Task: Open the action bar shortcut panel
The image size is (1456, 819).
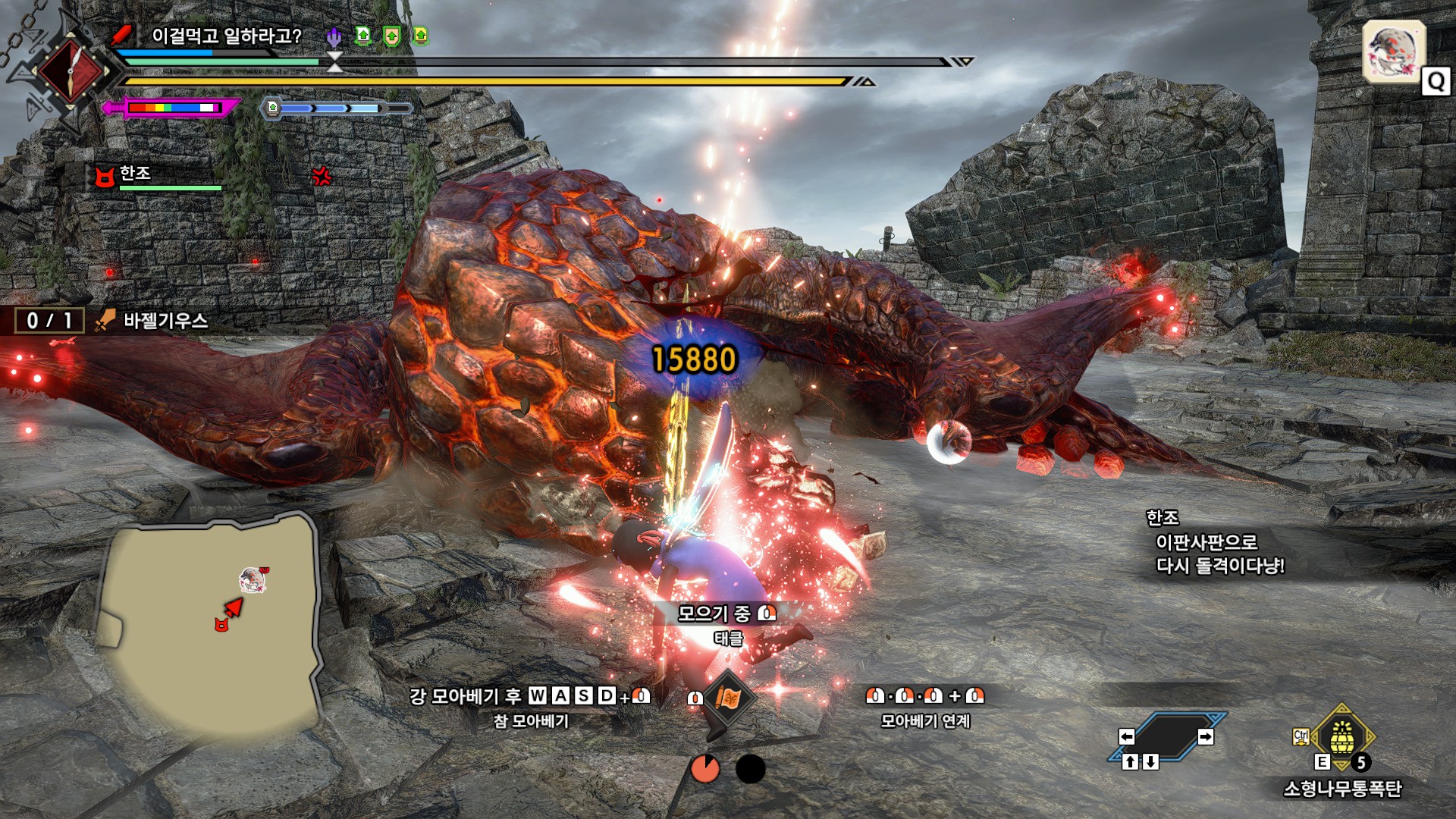Action: tap(1166, 737)
